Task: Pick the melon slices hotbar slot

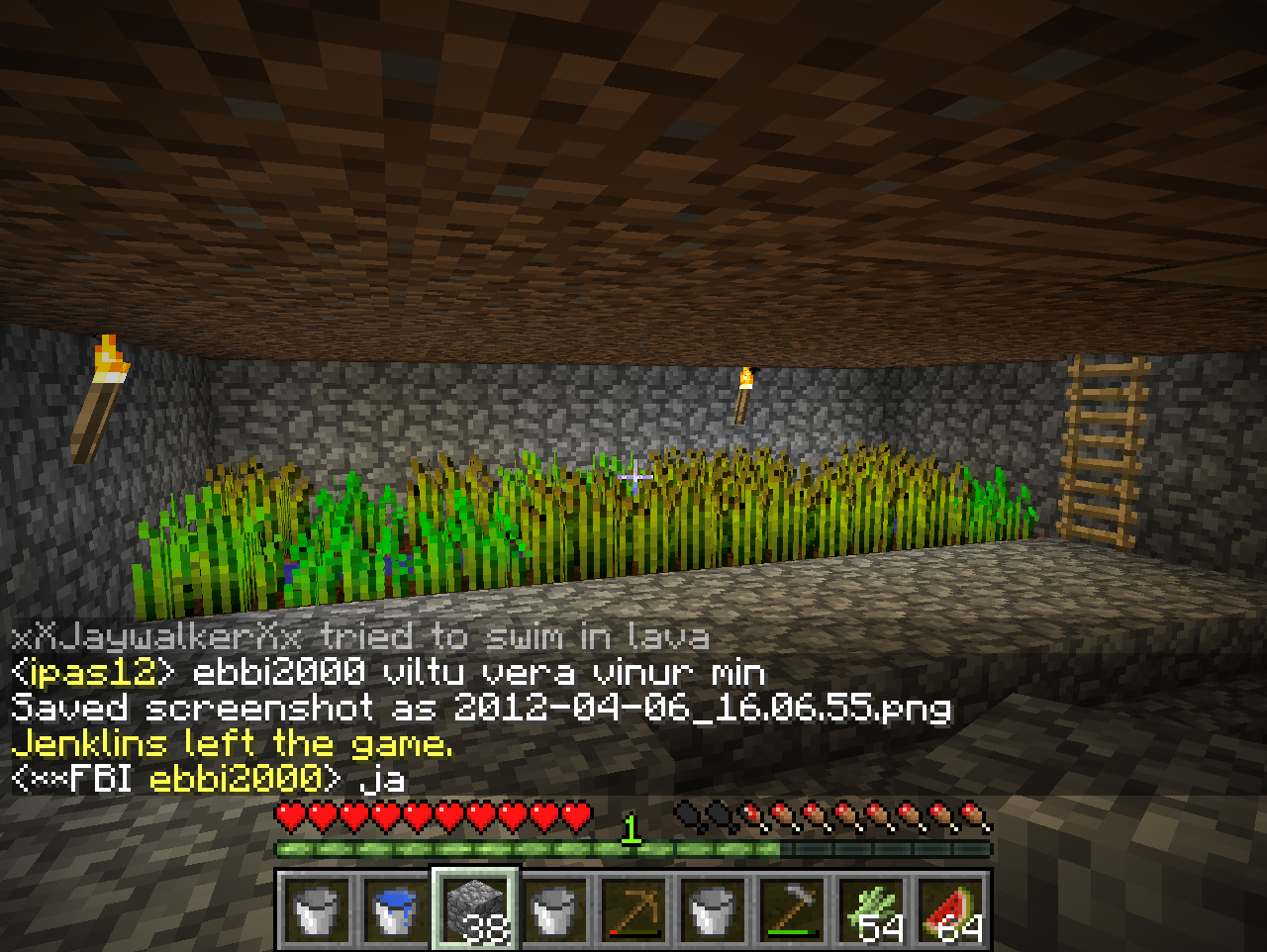Action: click(x=950, y=908)
